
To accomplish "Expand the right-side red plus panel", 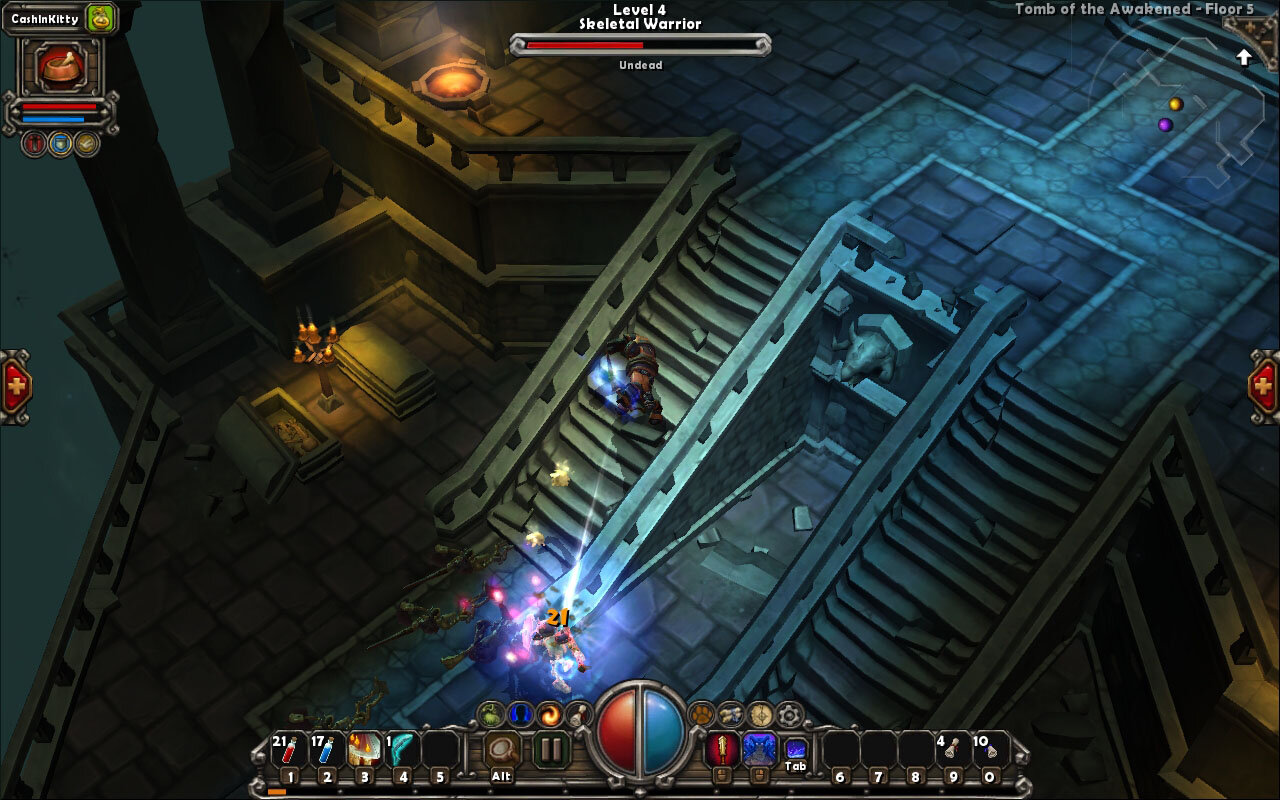I will pos(1264,386).
